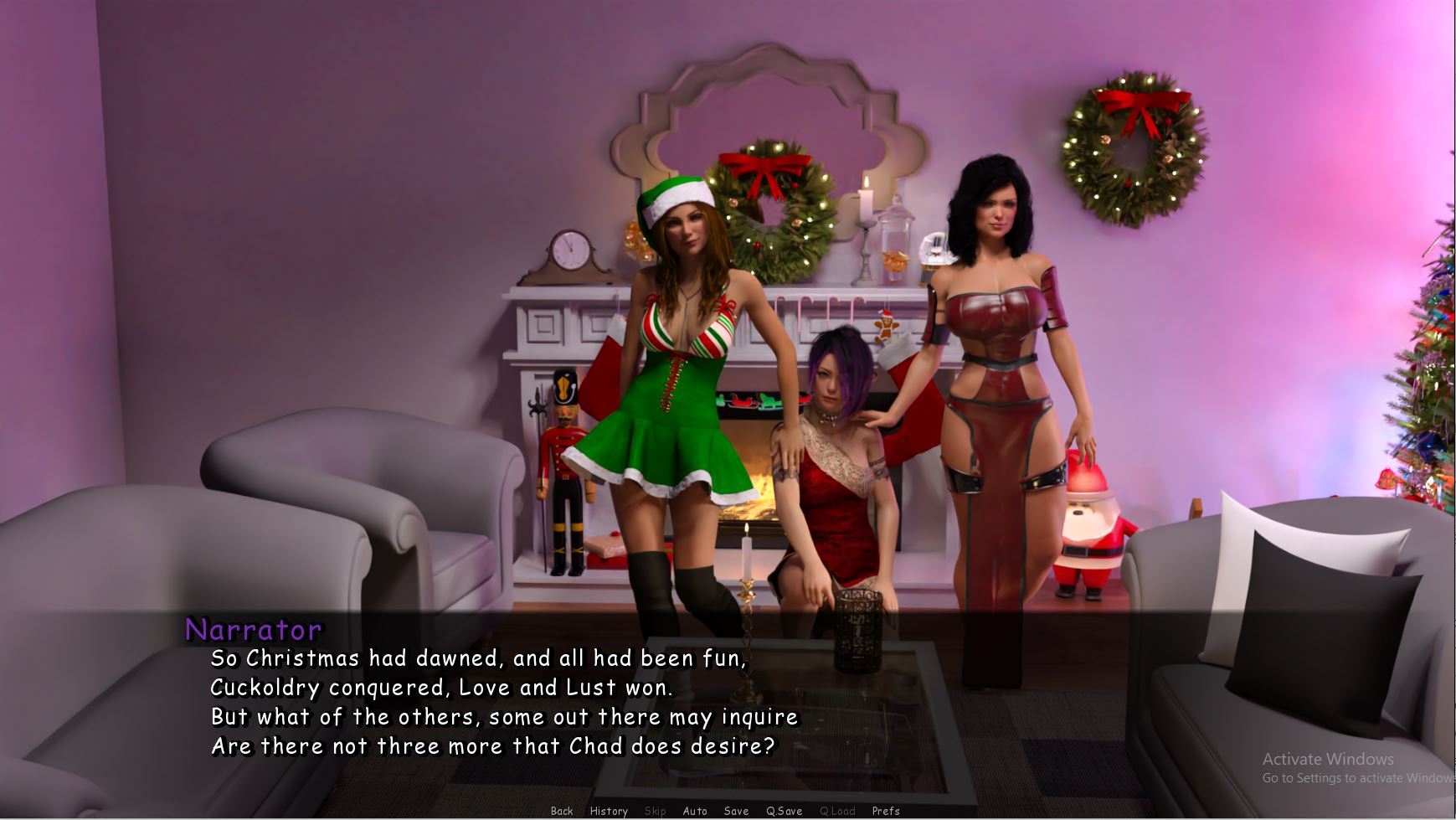Open the Save game screen
Viewport: 1456px width, 820px height.
click(736, 811)
